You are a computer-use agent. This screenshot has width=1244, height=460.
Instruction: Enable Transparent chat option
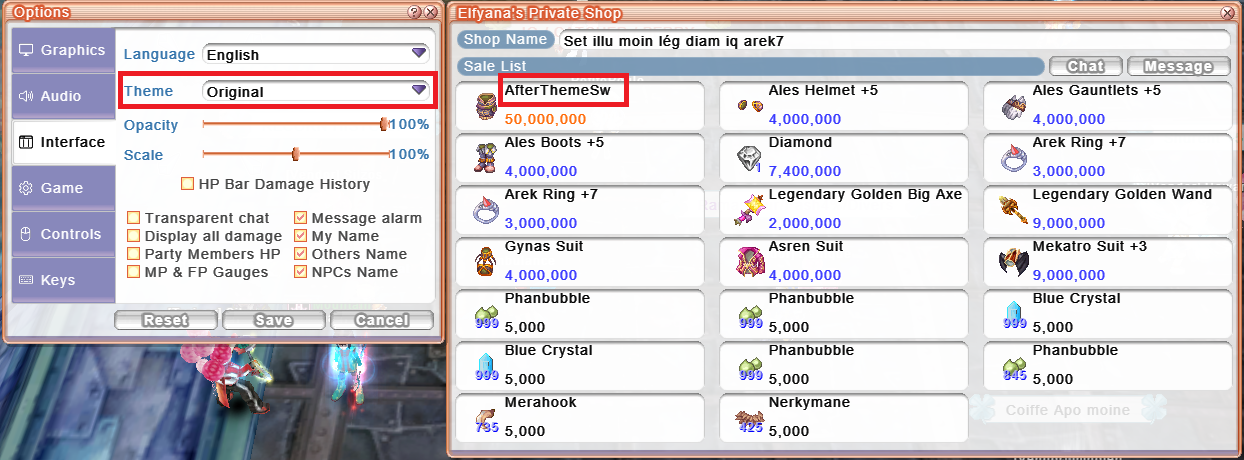tap(134, 218)
